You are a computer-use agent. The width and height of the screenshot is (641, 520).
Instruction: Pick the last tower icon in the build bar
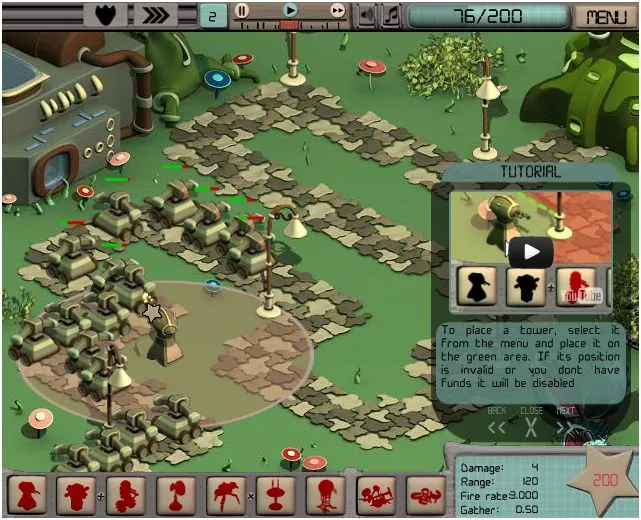(427, 495)
